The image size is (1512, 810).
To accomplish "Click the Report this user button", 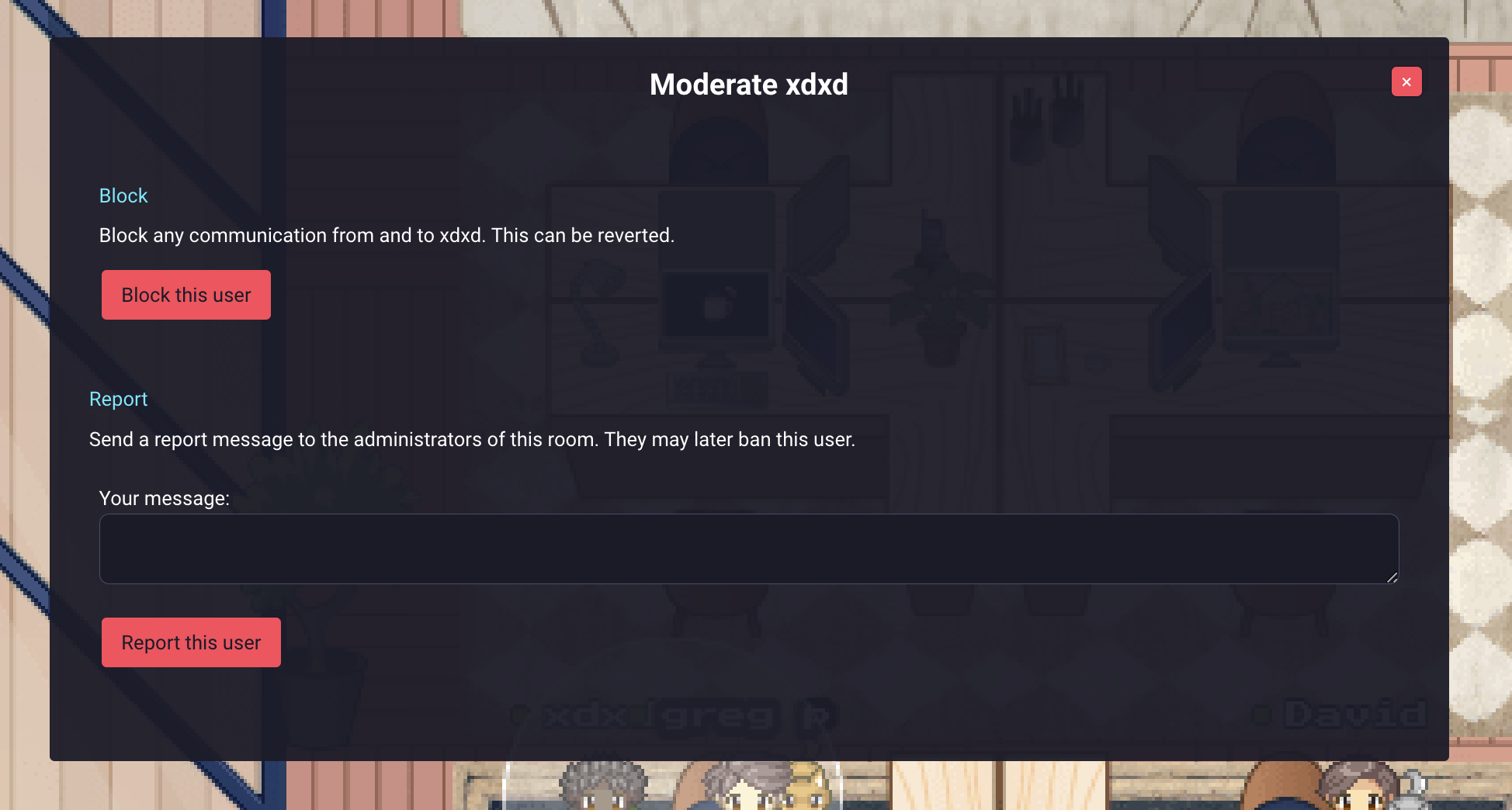I will pos(191,642).
